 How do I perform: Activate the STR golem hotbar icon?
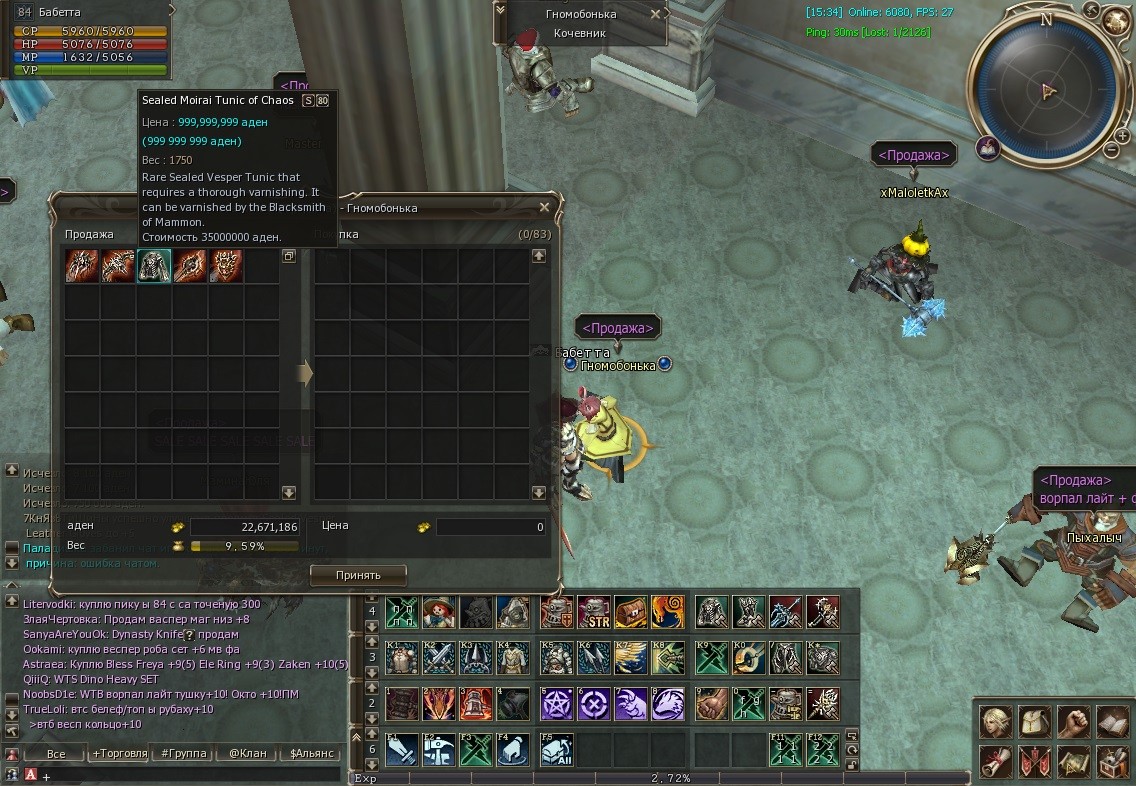pos(593,612)
